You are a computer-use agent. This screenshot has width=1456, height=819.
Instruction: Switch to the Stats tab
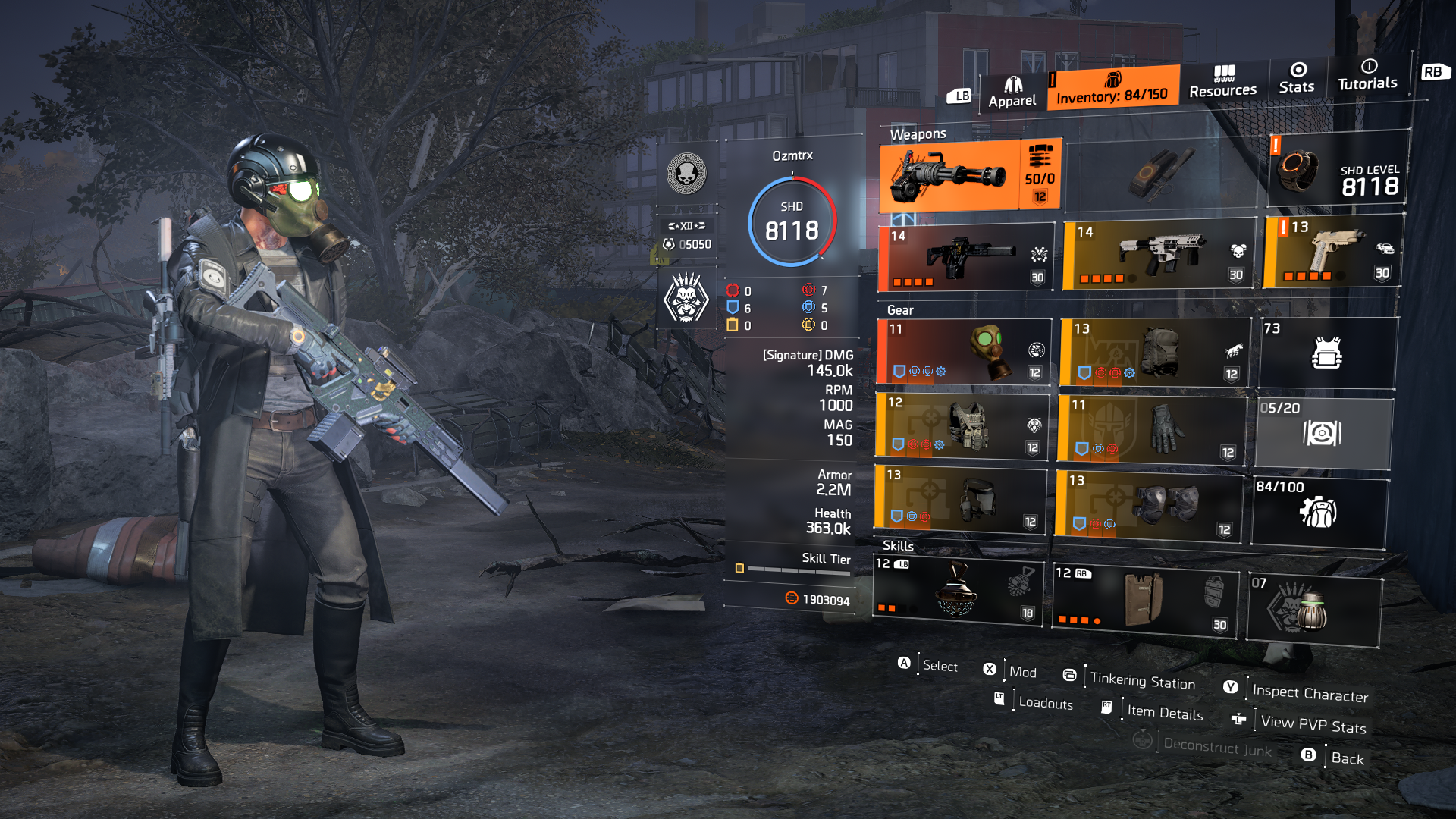pyautogui.click(x=1297, y=82)
